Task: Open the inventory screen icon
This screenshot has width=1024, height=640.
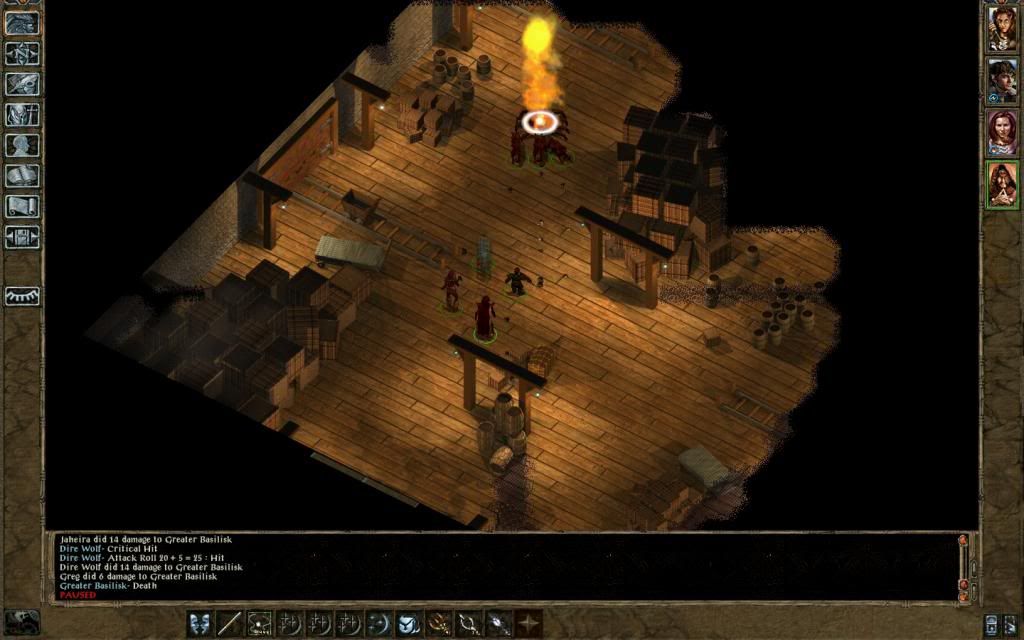Action: pos(22,115)
